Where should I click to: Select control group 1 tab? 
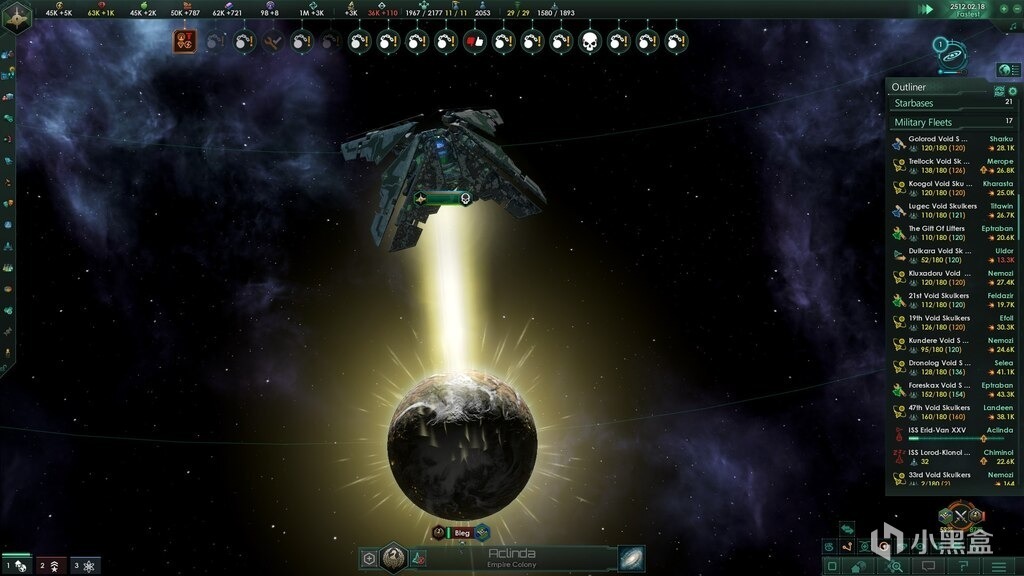click(17, 566)
